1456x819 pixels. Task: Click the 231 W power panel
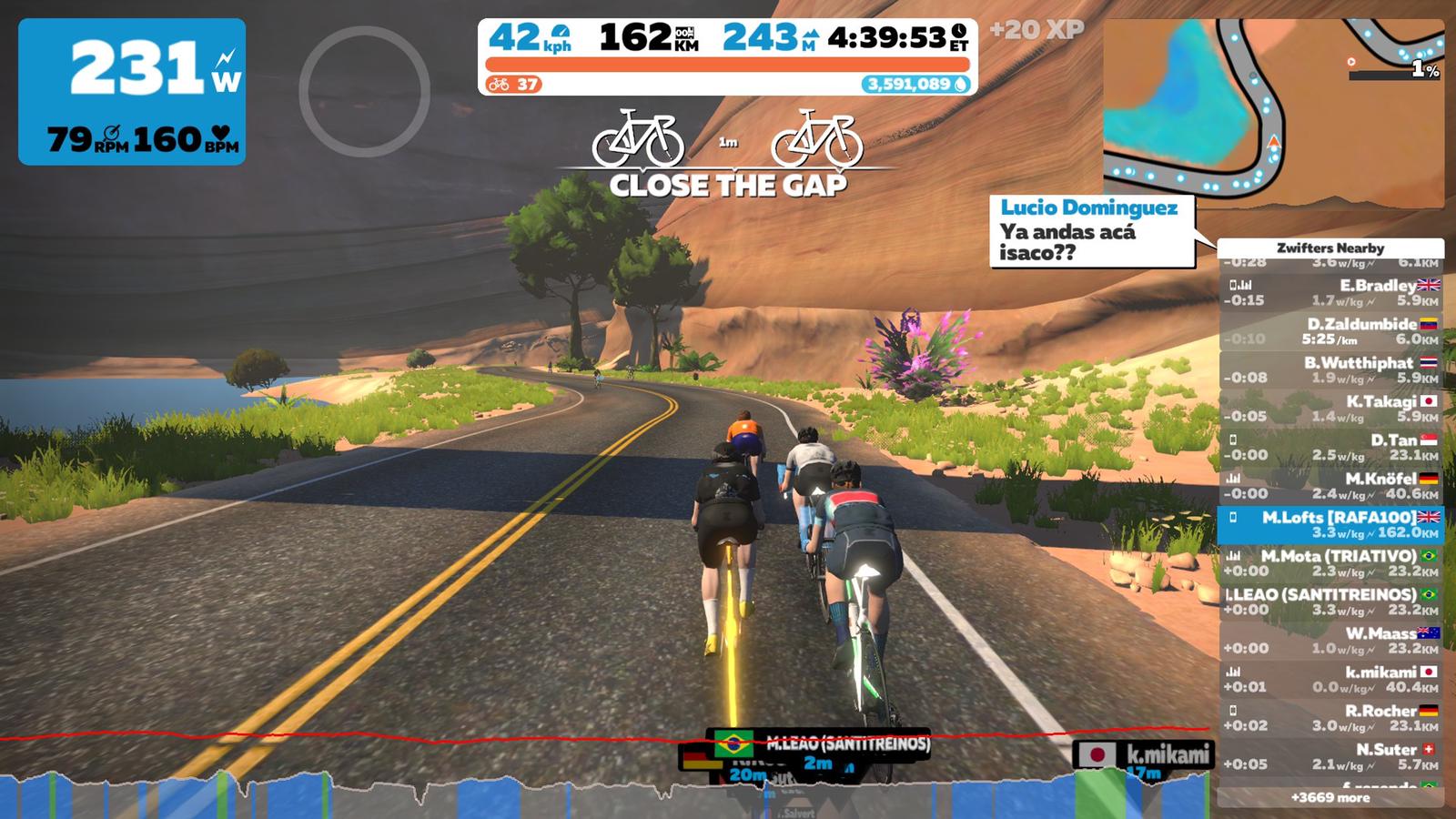coord(132,91)
